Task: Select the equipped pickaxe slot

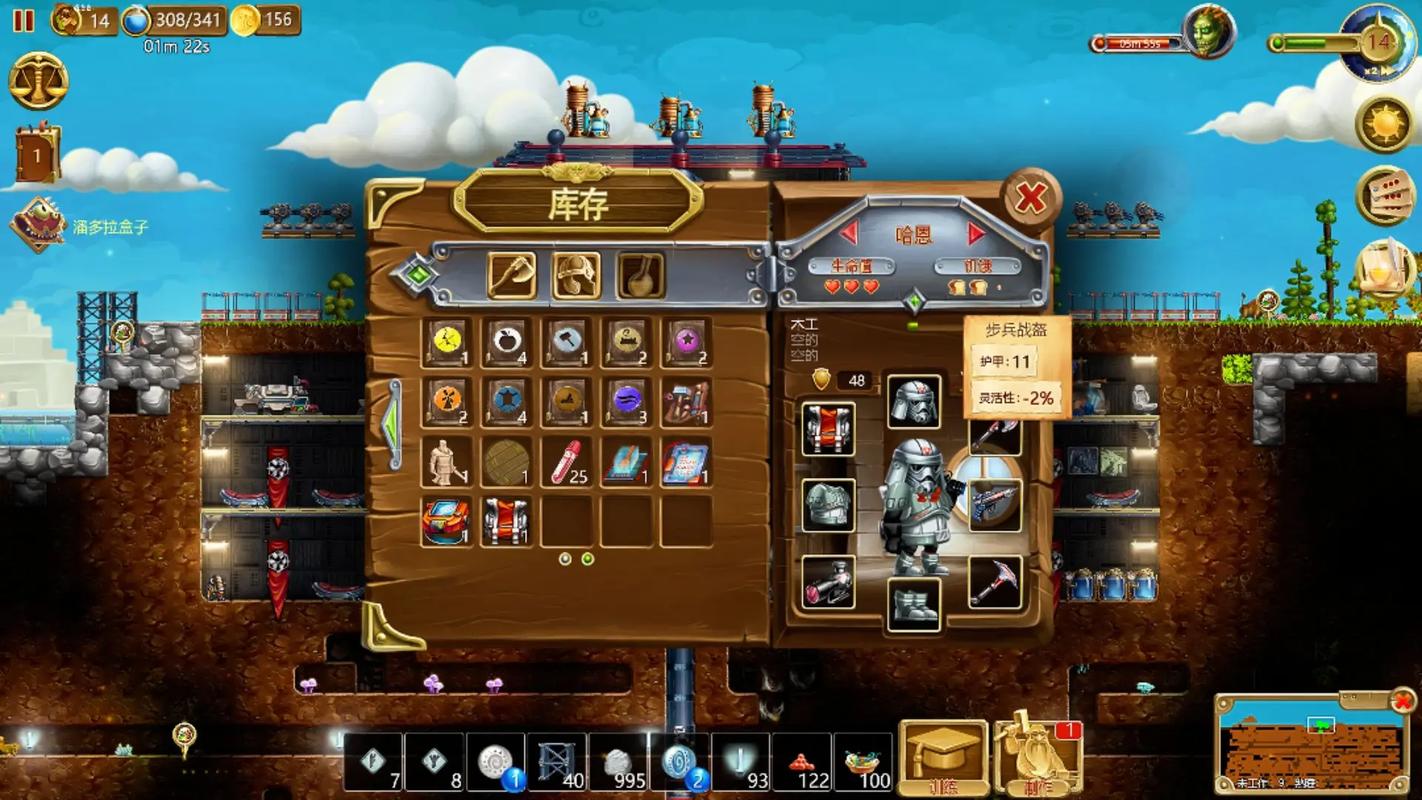Action: [994, 582]
